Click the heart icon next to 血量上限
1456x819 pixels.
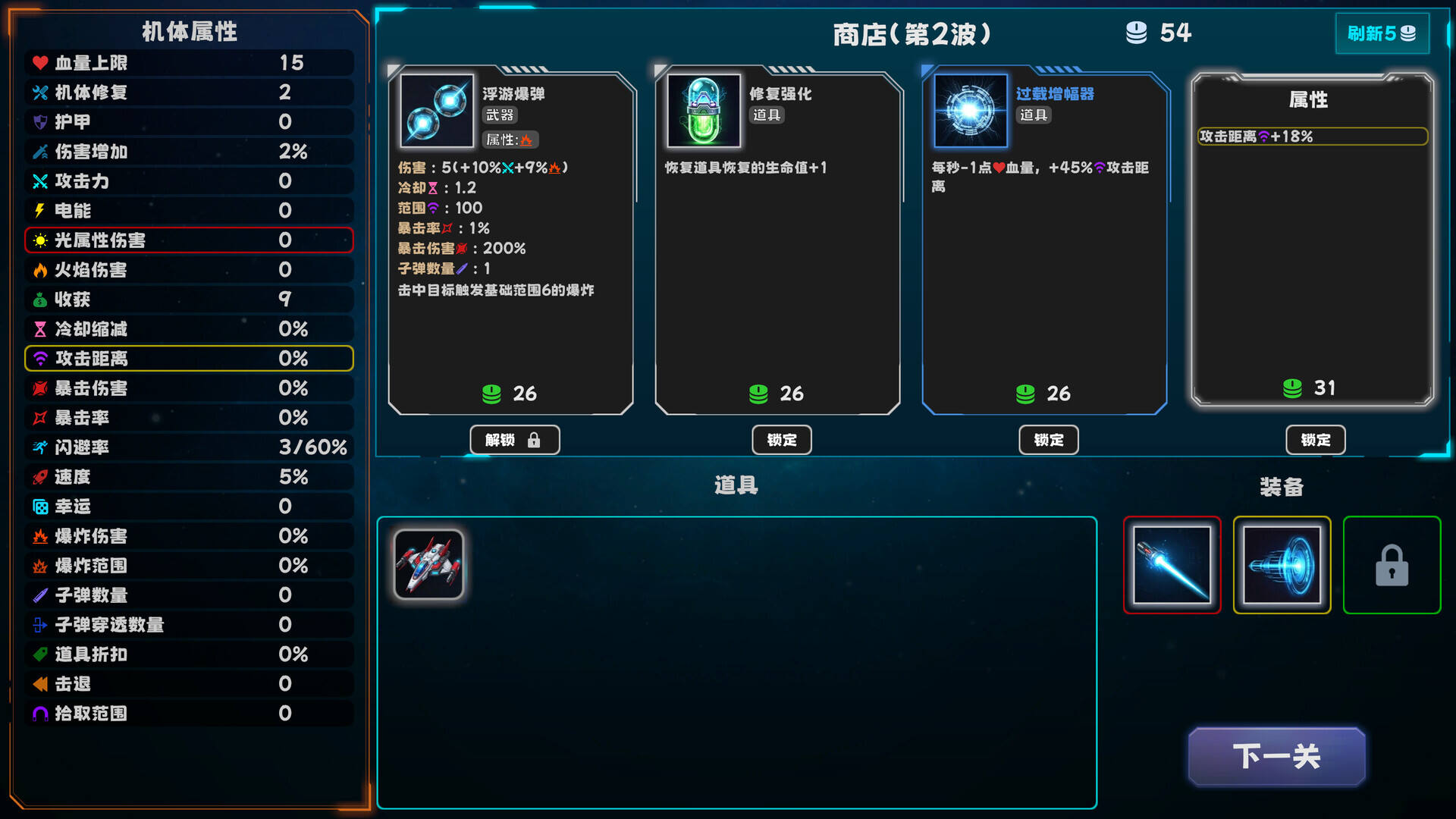coord(36,63)
